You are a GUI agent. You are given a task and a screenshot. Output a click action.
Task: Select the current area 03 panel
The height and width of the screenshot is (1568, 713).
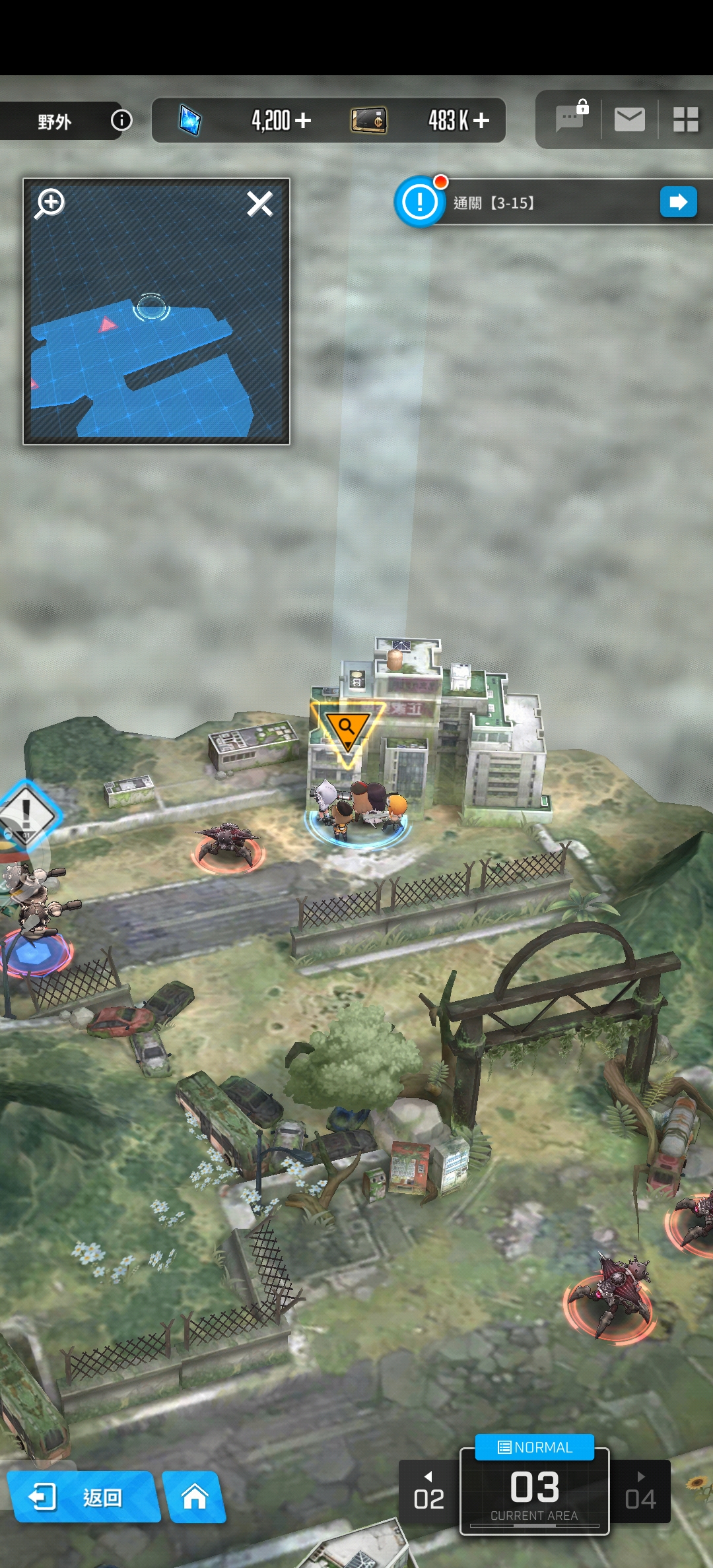pos(534,1493)
